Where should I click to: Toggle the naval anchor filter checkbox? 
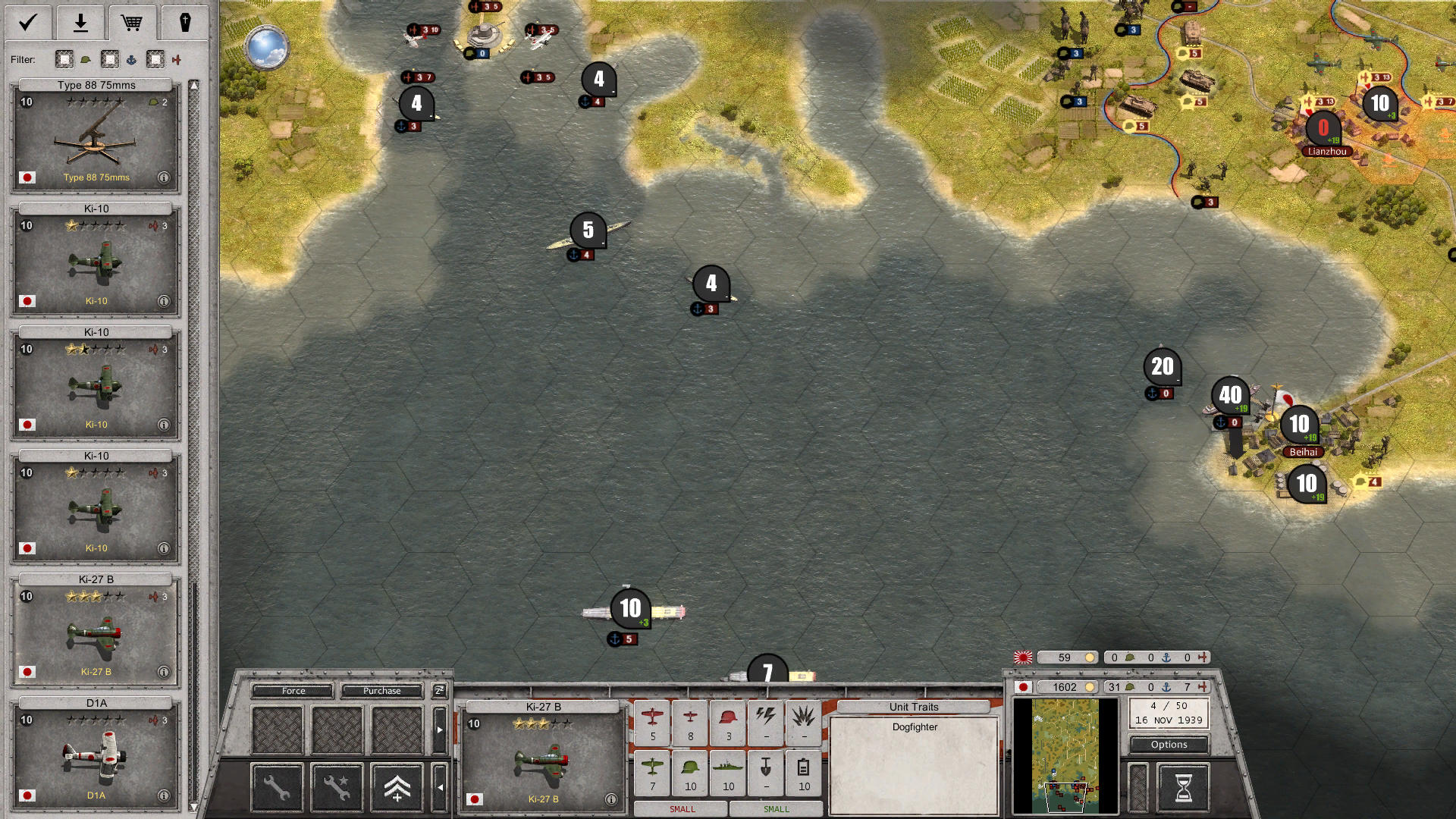[x=110, y=59]
